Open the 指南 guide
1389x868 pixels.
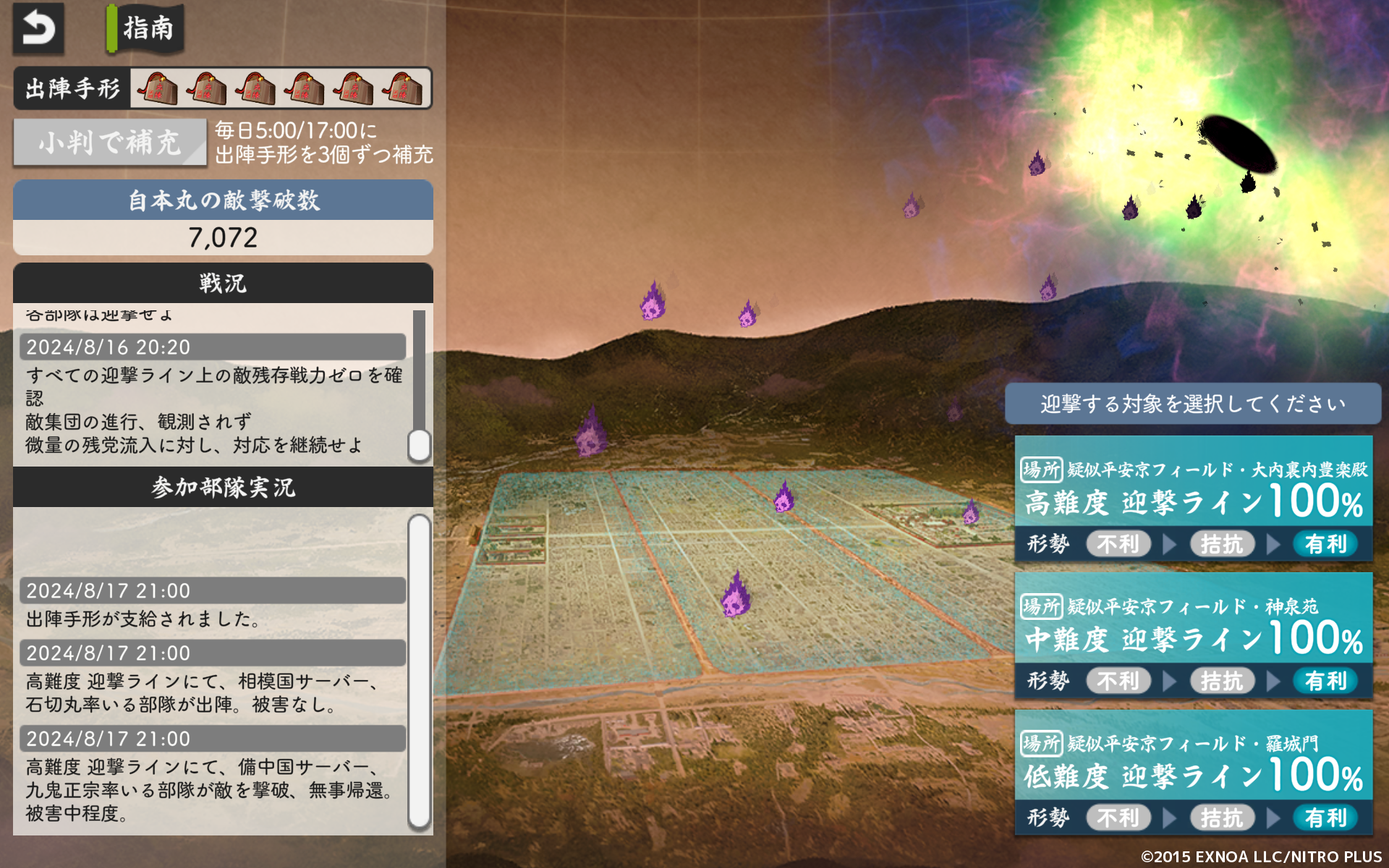(145, 29)
